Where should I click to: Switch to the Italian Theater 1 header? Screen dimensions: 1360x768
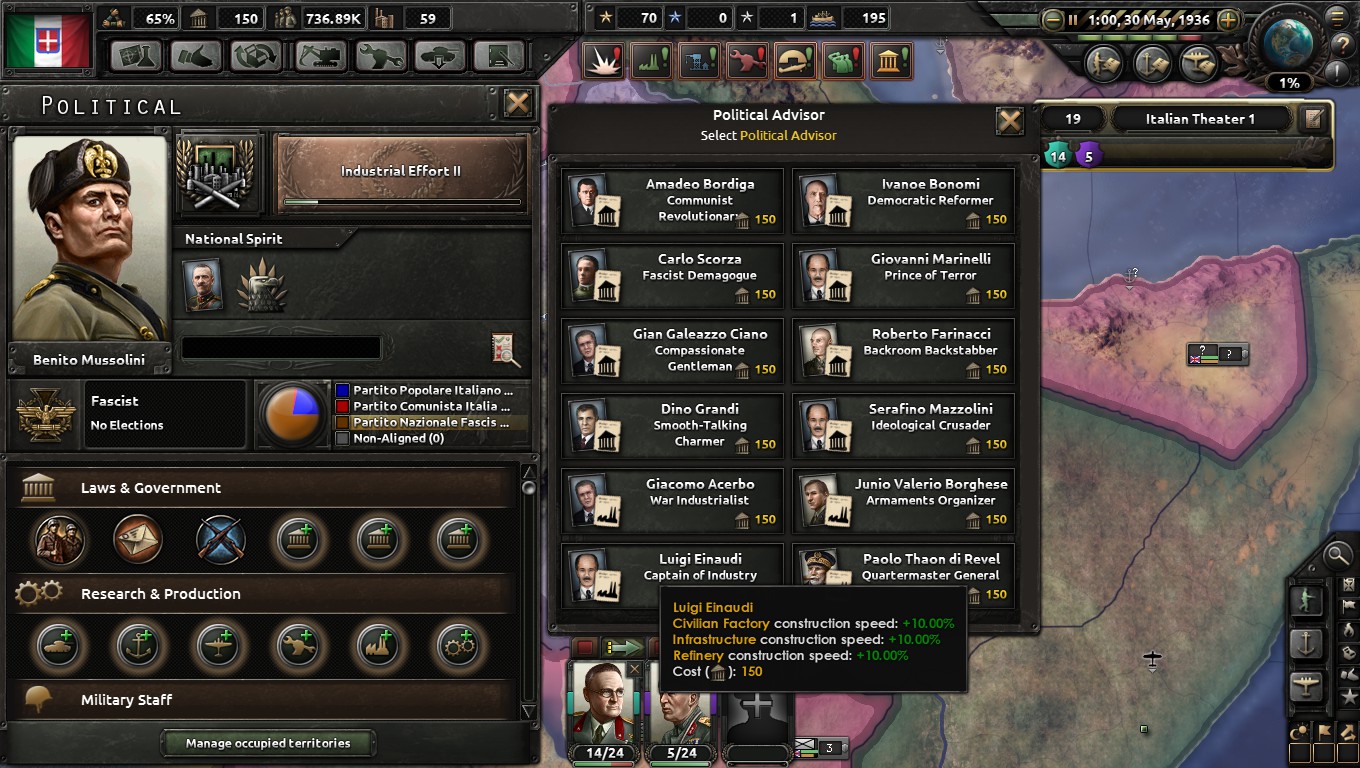coord(1201,118)
